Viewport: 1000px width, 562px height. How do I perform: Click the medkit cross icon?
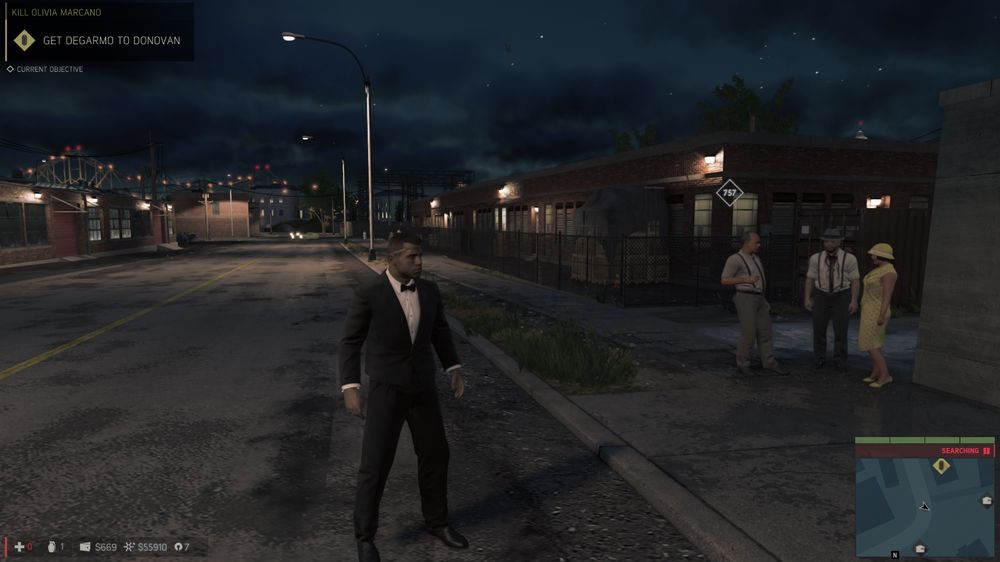click(x=17, y=547)
